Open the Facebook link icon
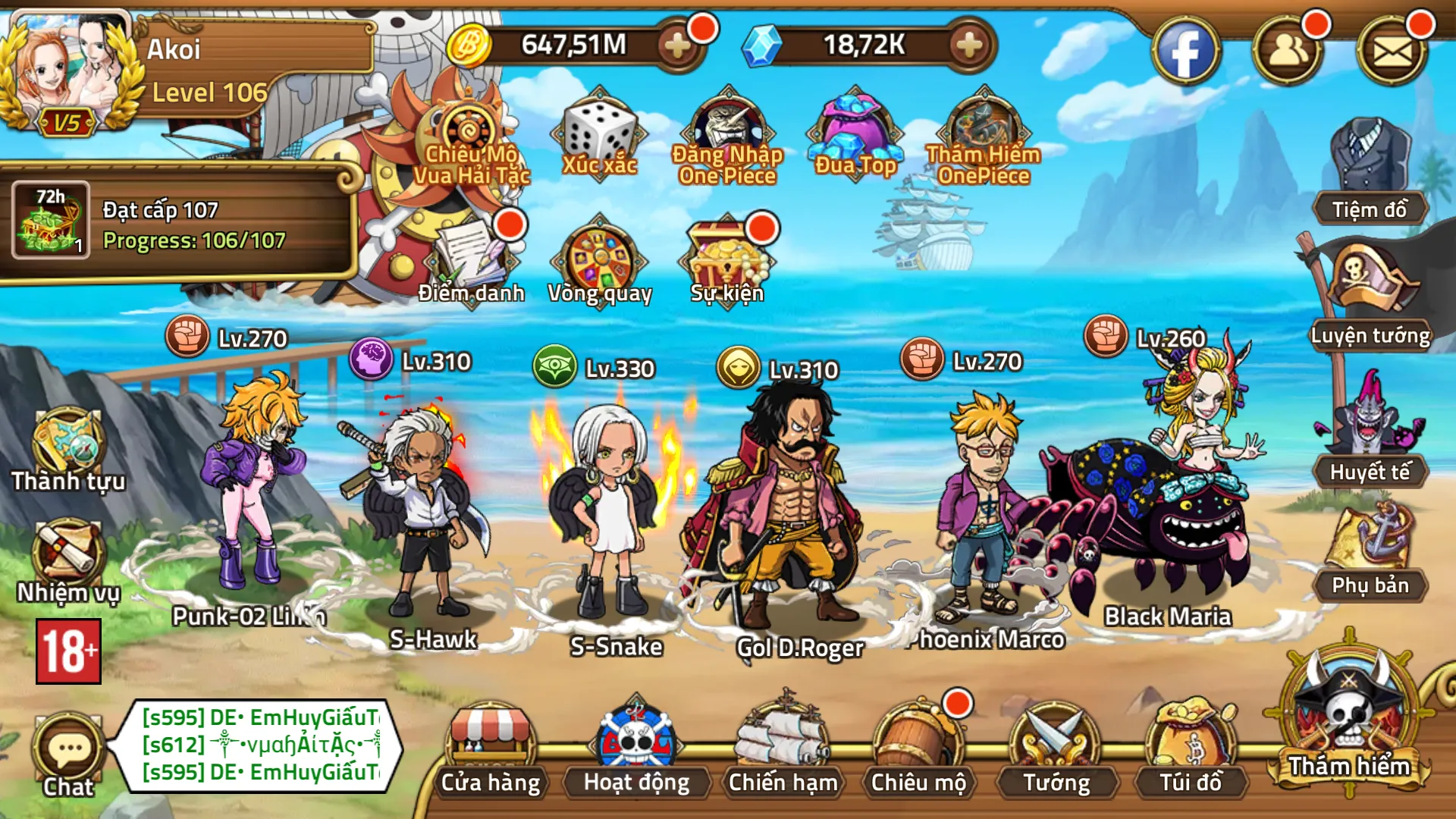Image resolution: width=1456 pixels, height=819 pixels. point(1185,52)
